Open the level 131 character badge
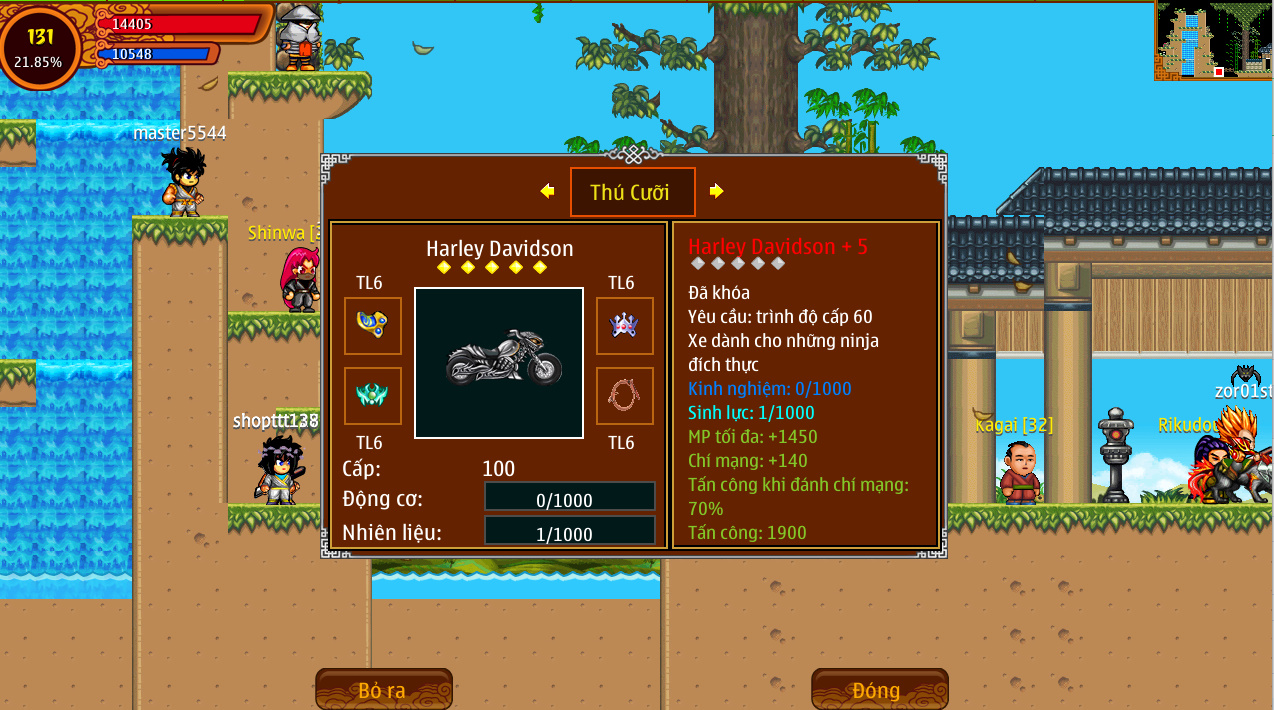1274x710 pixels. pyautogui.click(x=40, y=47)
